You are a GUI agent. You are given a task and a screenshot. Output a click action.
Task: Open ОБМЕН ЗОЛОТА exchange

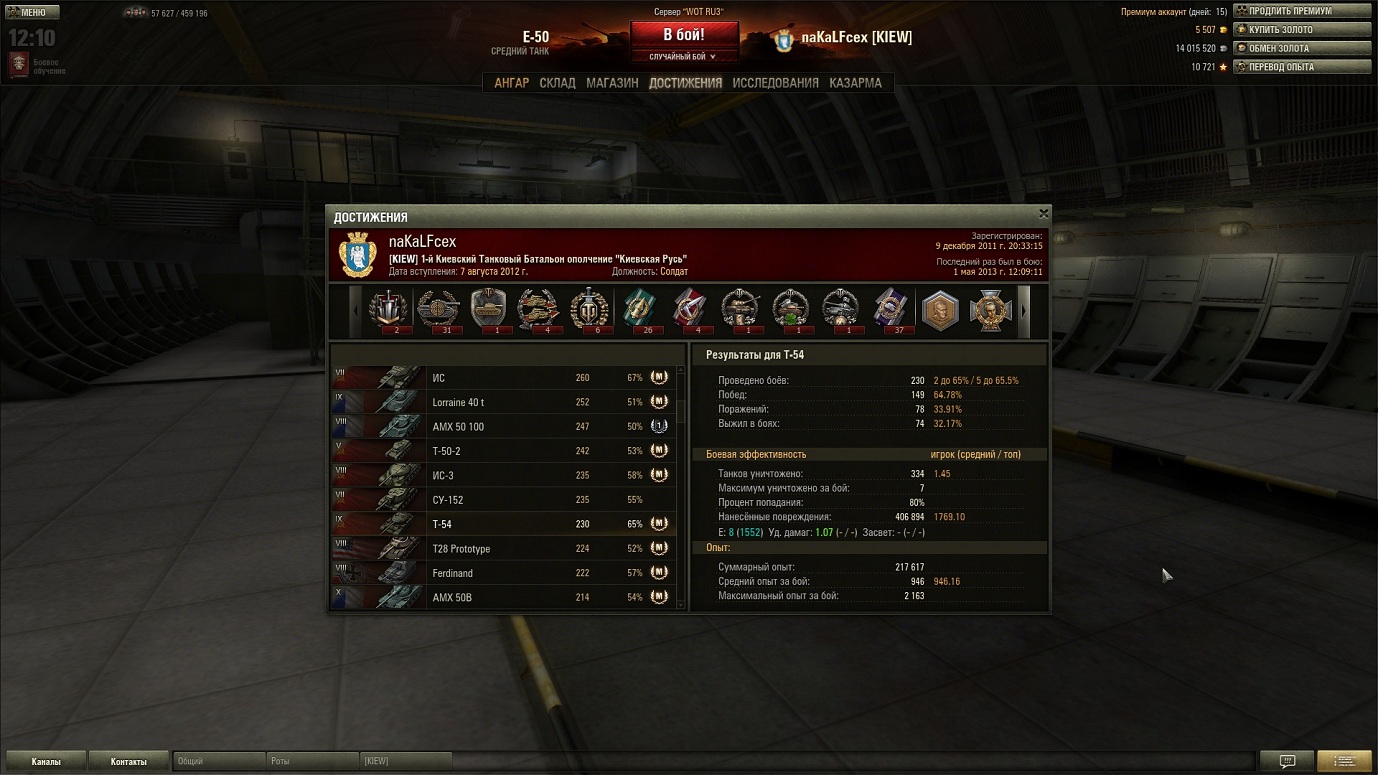1302,48
